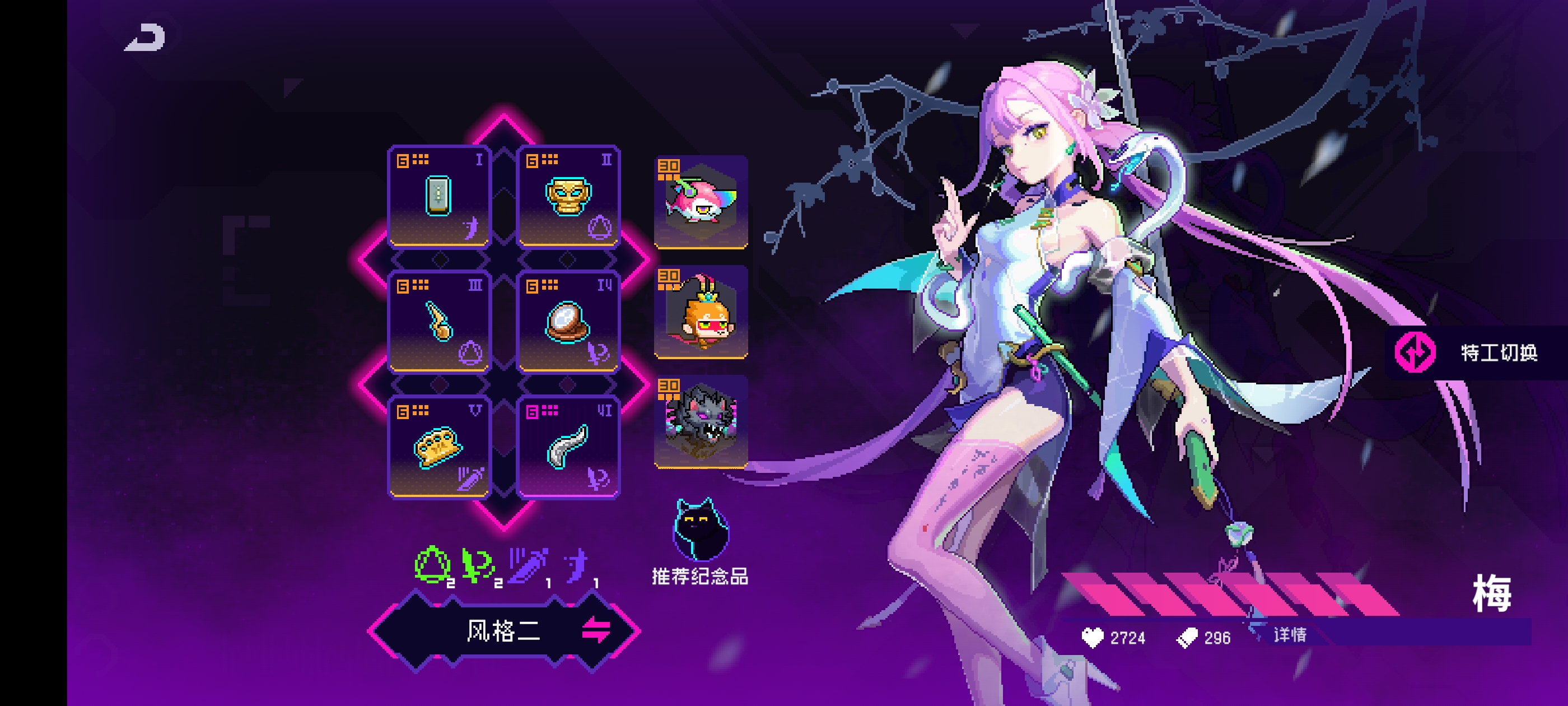Show the green triangle set bonus
Screen dimensions: 1568x706
pyautogui.click(x=433, y=565)
